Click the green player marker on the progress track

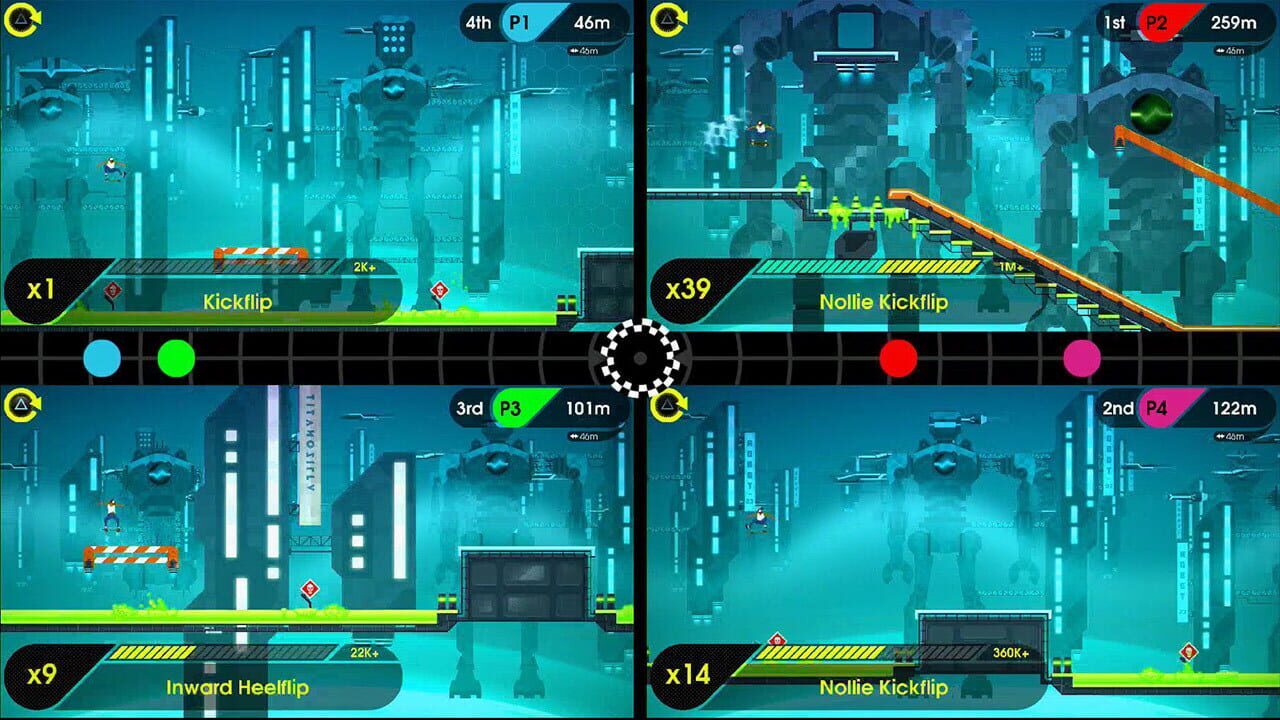(176, 358)
